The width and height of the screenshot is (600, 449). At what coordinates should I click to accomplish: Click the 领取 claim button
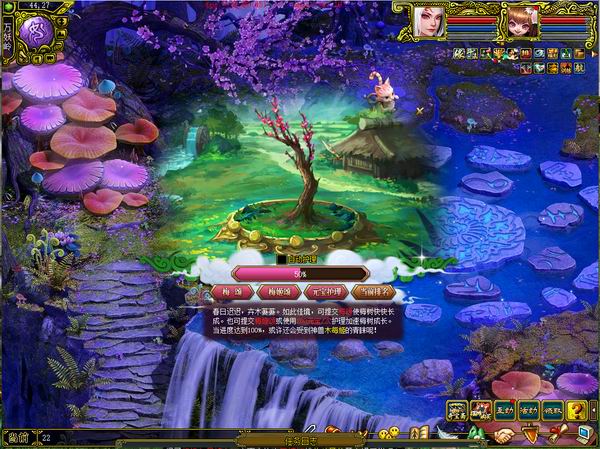coord(552,409)
